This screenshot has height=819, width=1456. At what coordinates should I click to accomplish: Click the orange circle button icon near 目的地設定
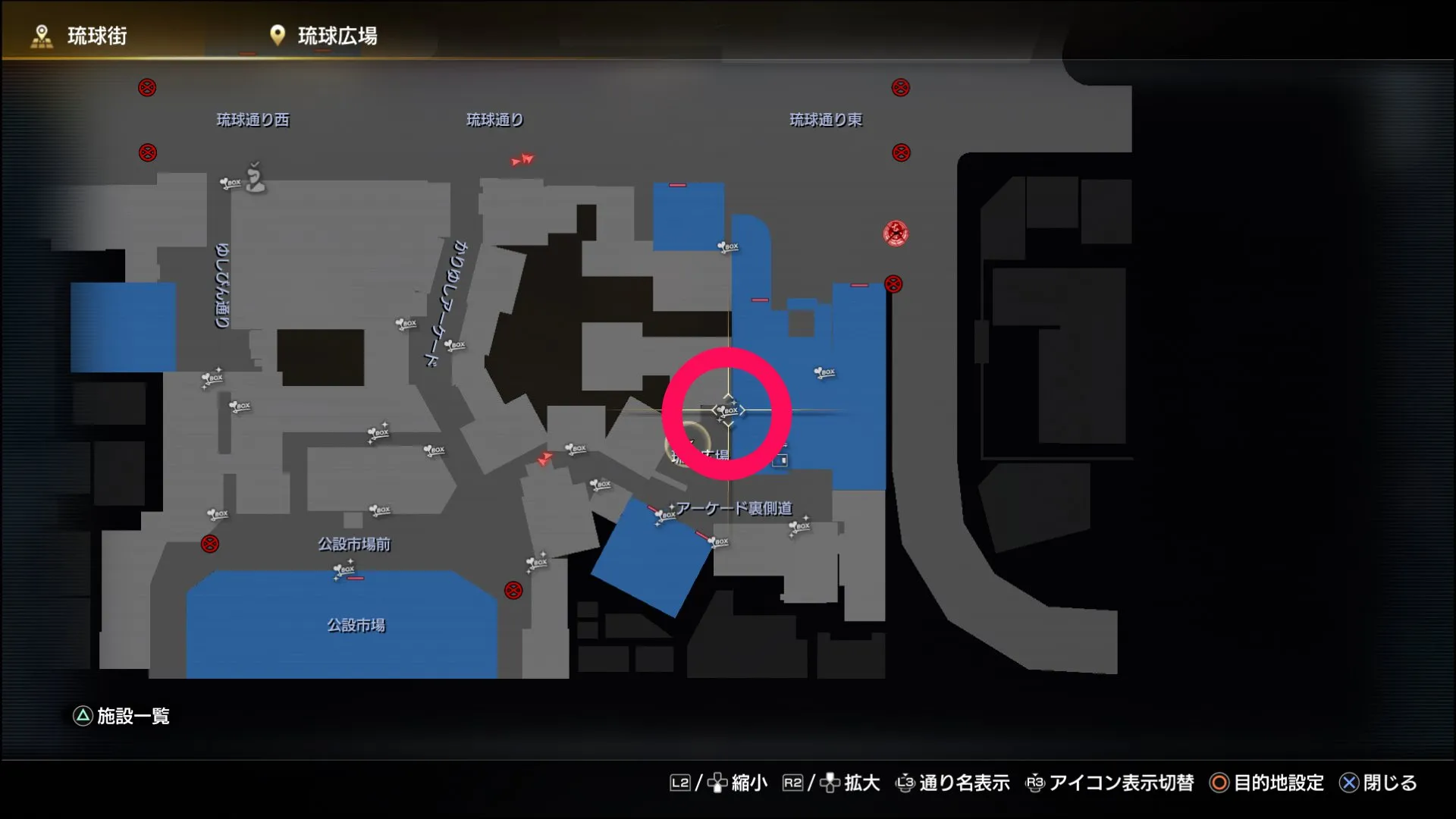(1219, 783)
